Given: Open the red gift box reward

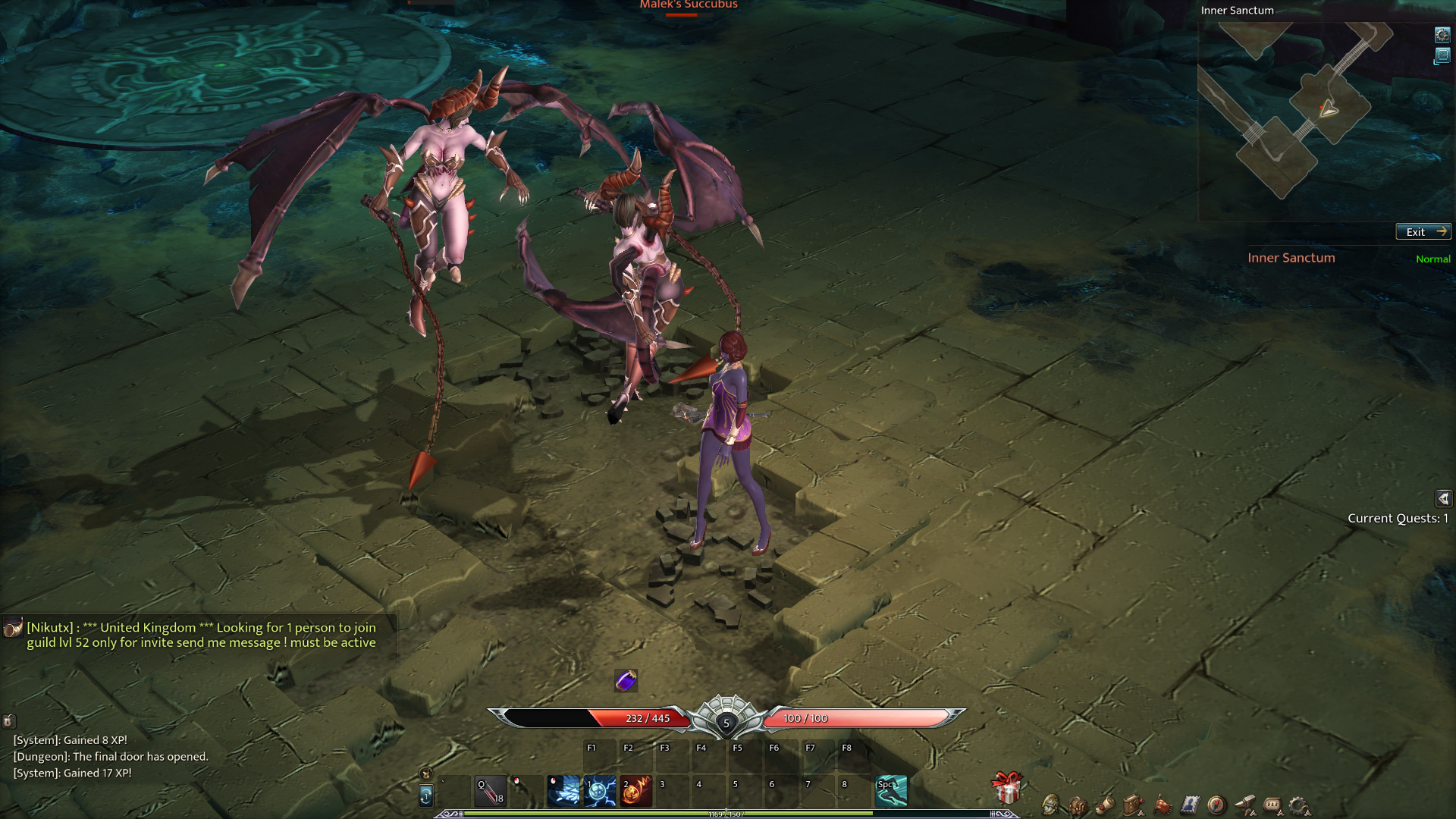Looking at the screenshot, I should click(1007, 789).
